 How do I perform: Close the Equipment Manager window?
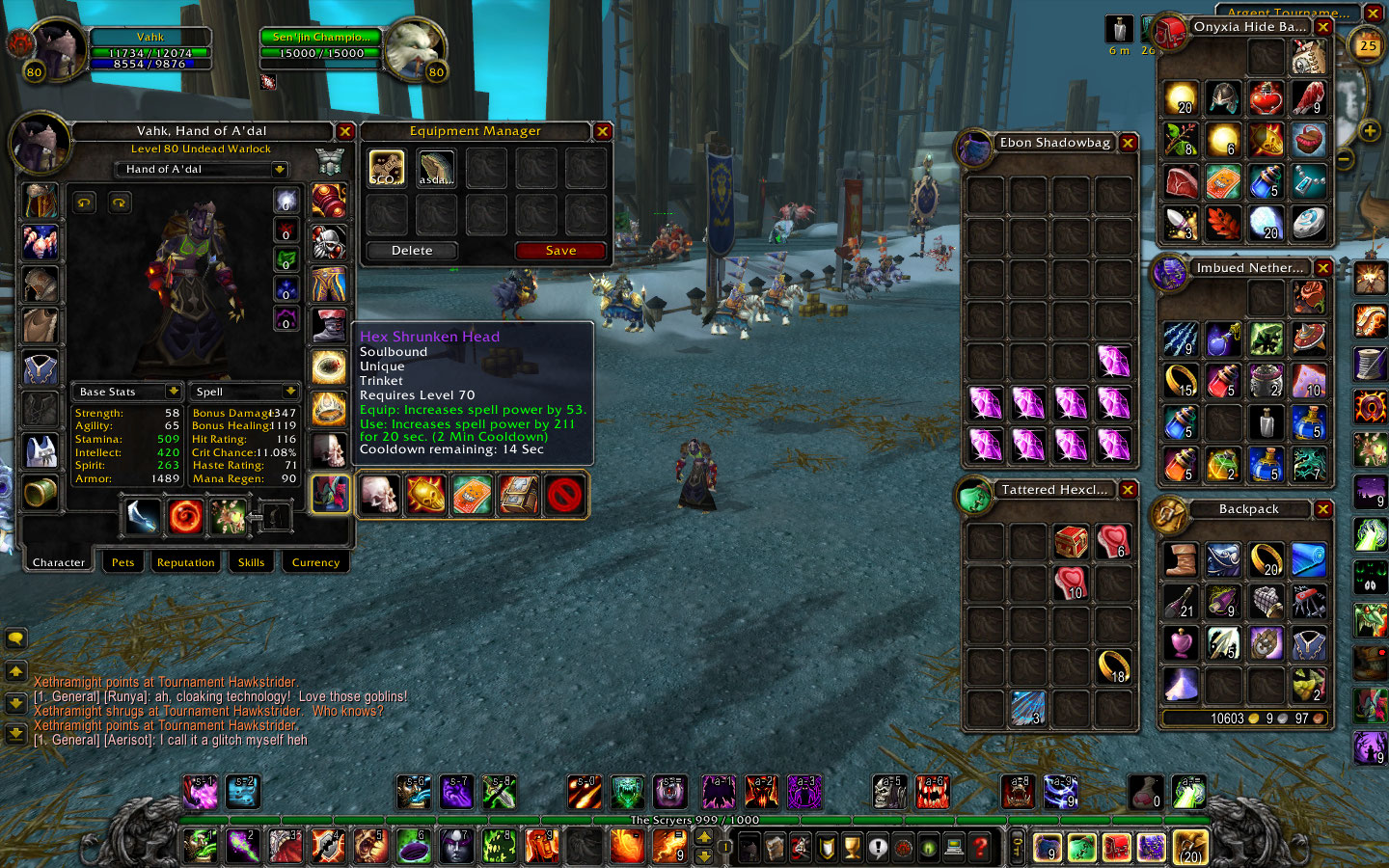[x=603, y=131]
